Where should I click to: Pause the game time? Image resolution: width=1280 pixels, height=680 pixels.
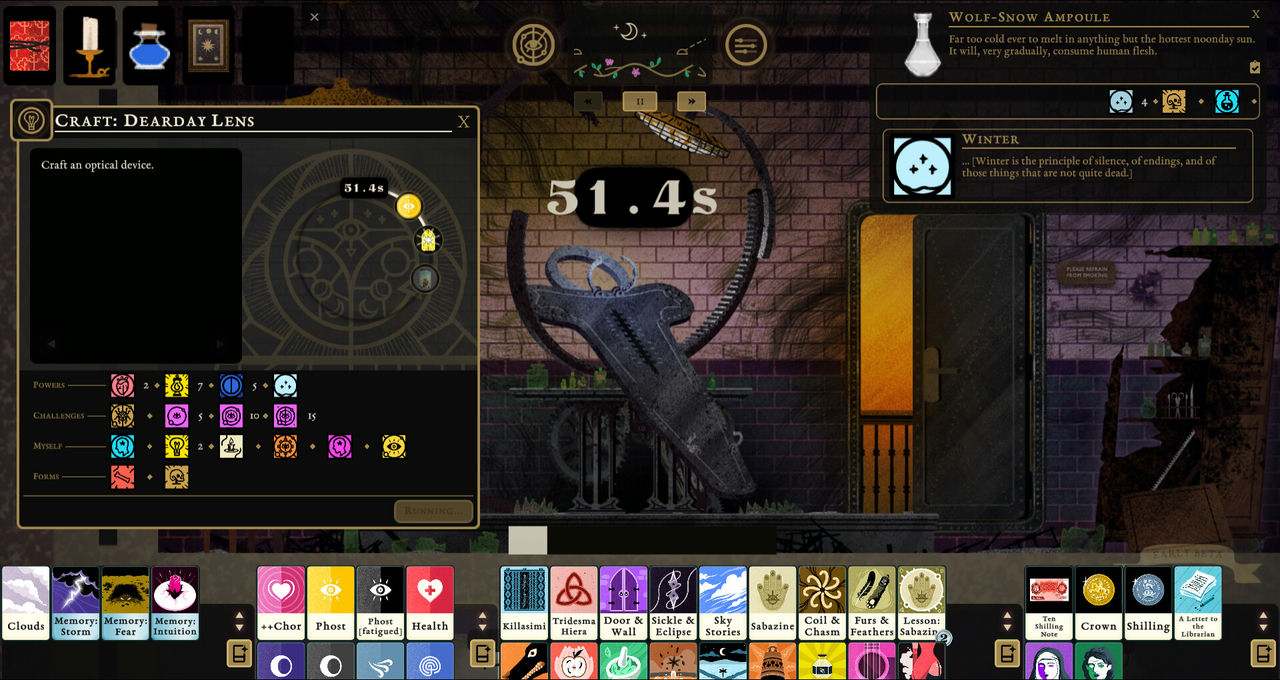(640, 101)
